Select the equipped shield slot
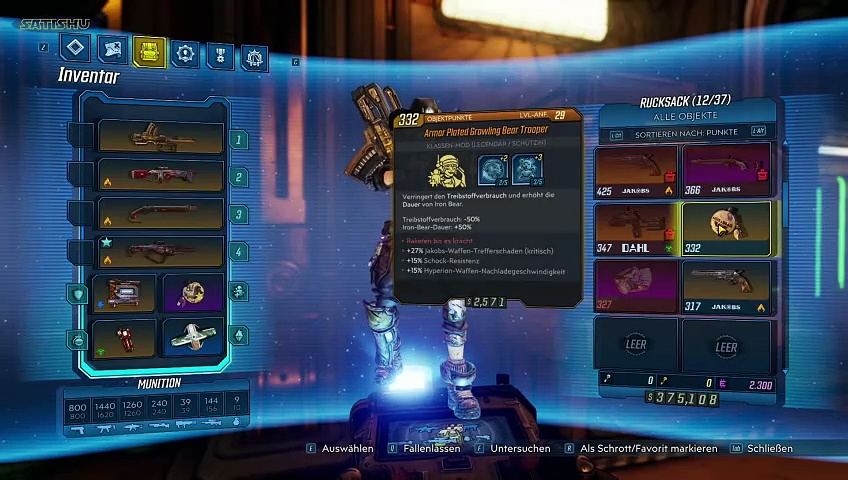Image resolution: width=848 pixels, height=480 pixels. (125, 293)
